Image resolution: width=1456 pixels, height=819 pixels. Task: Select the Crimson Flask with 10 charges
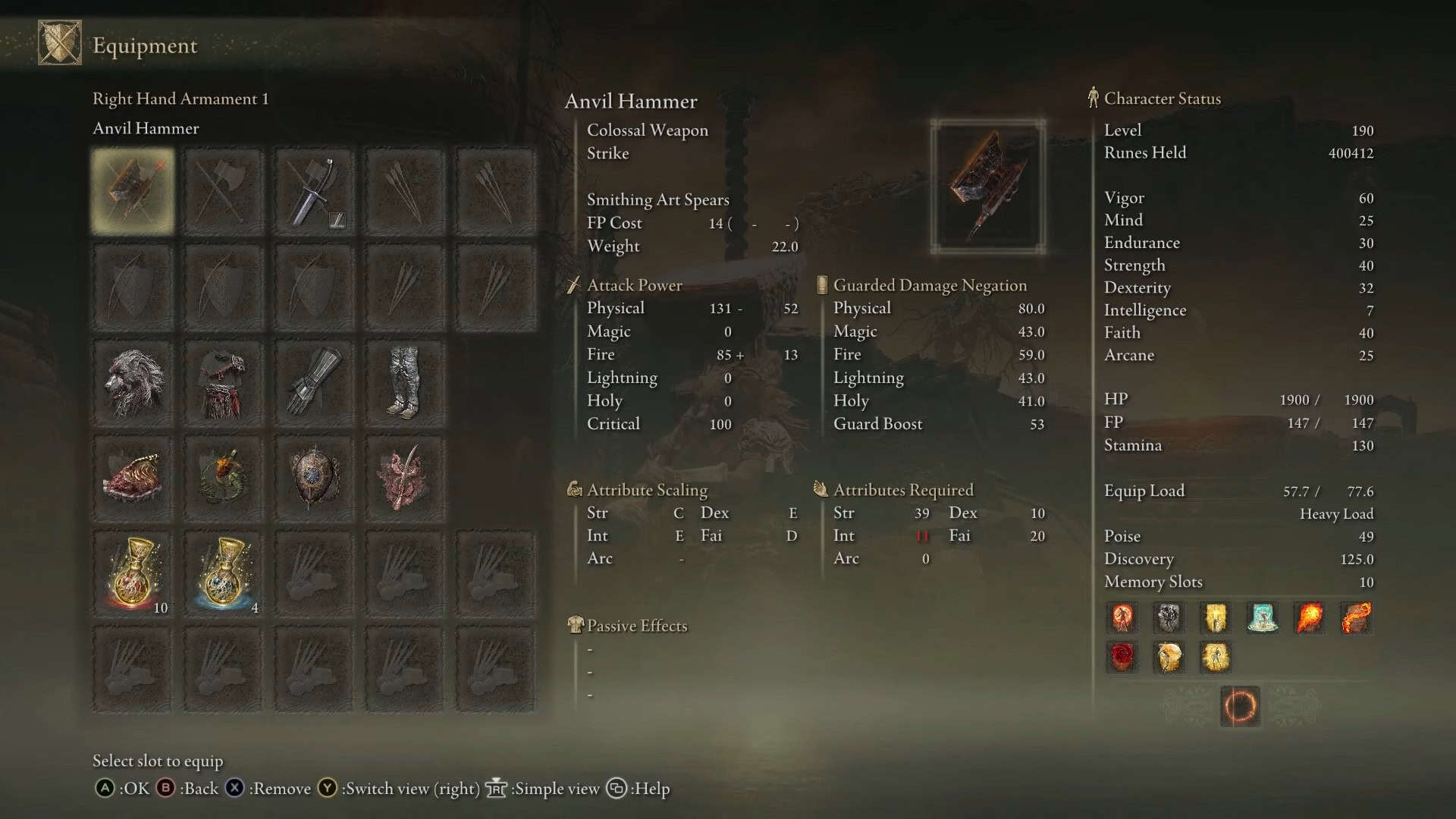(132, 573)
